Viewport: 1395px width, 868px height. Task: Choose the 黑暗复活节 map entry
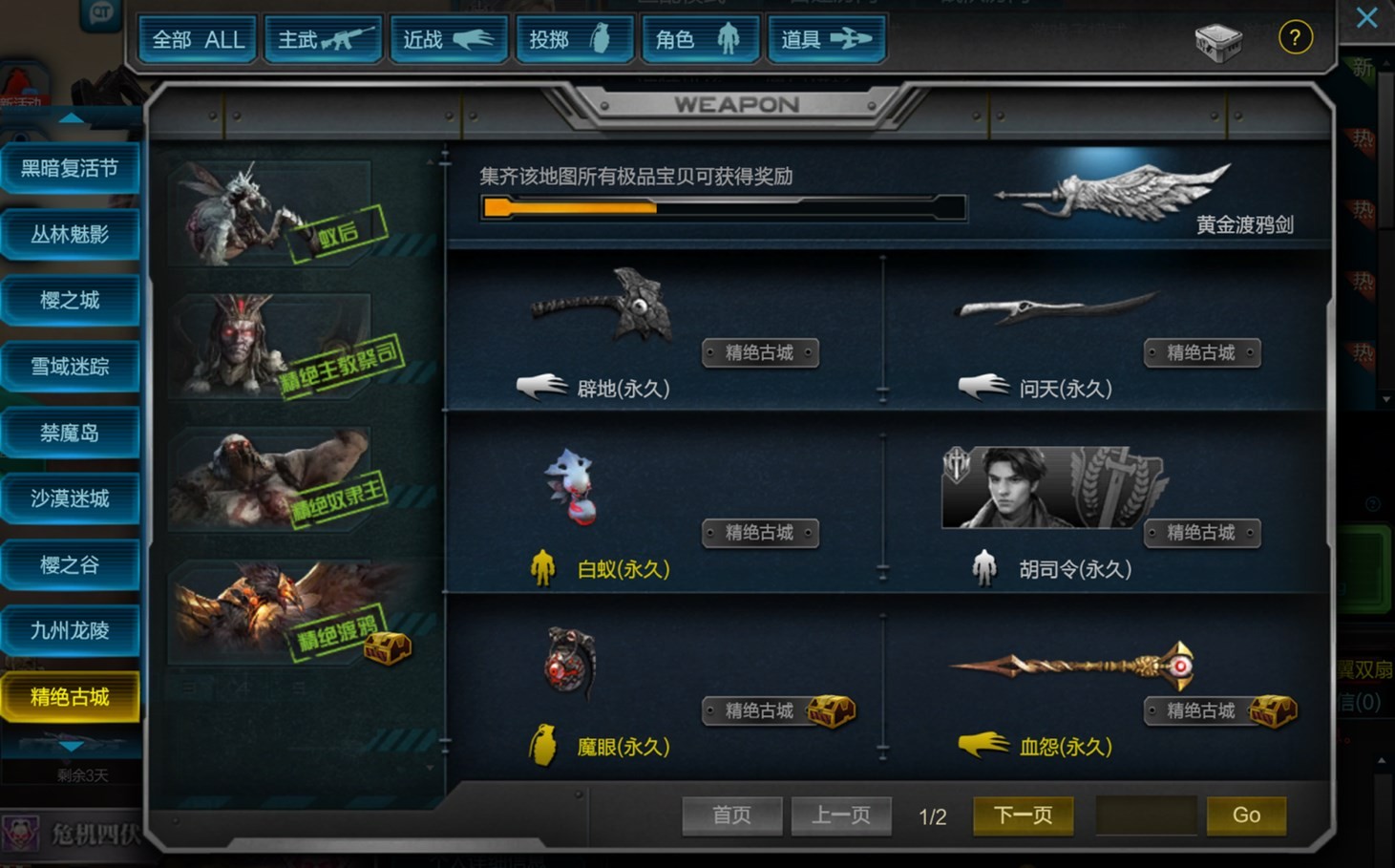[x=70, y=169]
